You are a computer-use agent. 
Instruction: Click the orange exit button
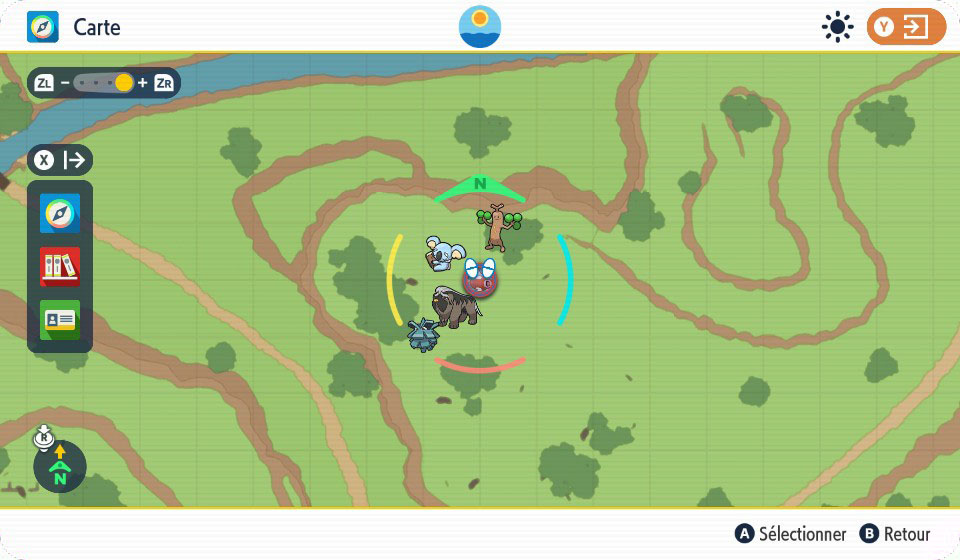click(906, 27)
